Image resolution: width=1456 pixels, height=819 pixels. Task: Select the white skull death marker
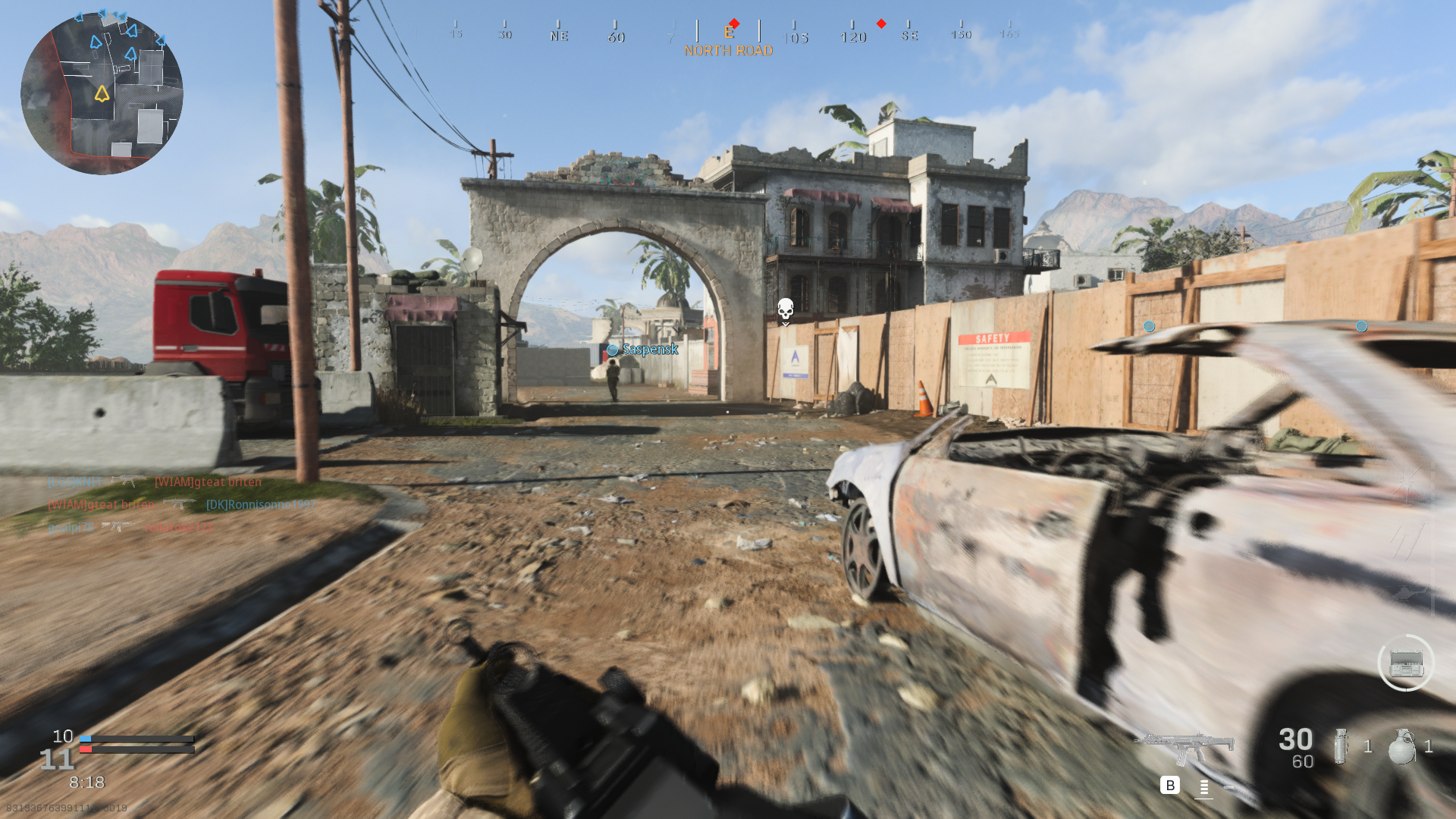pos(786,309)
